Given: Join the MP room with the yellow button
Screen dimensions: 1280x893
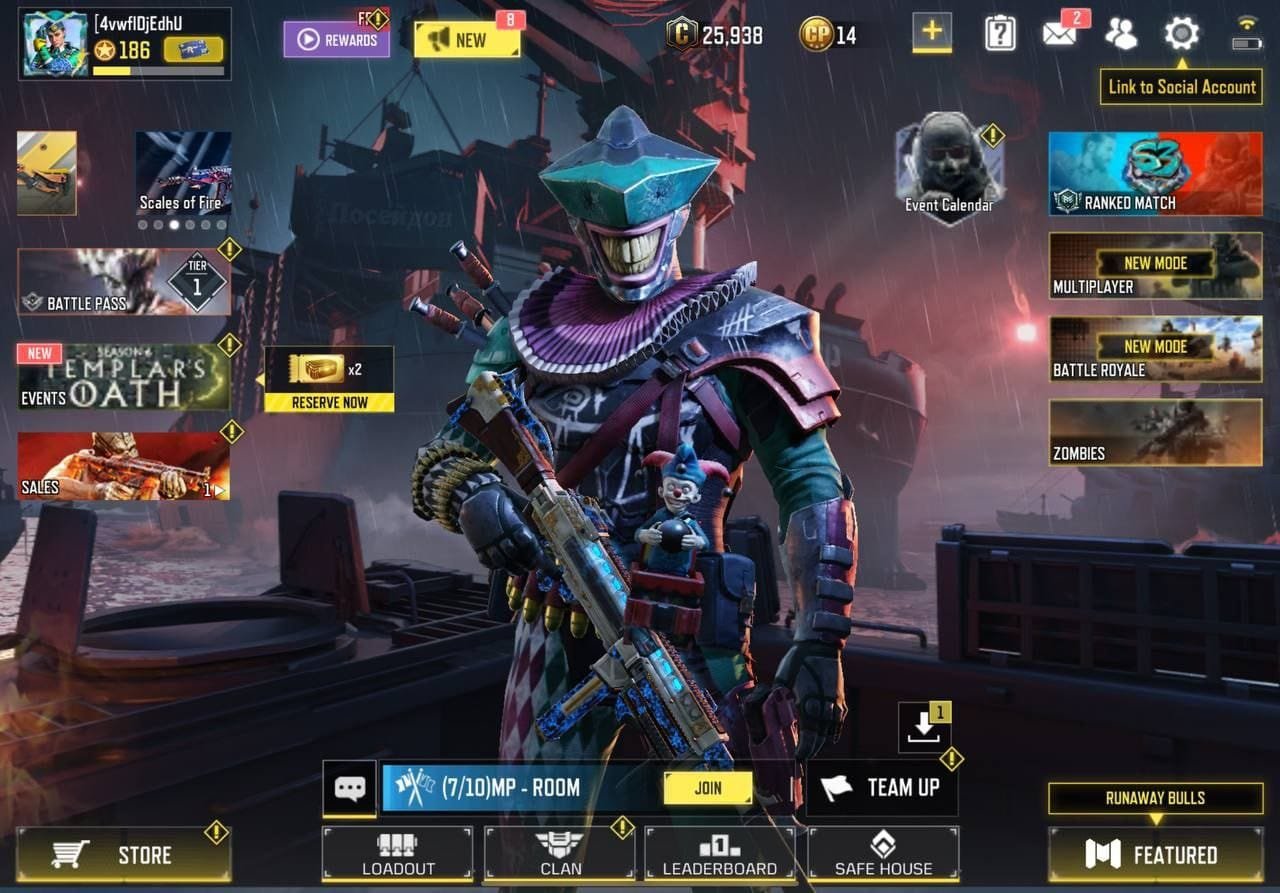Looking at the screenshot, I should tap(708, 788).
